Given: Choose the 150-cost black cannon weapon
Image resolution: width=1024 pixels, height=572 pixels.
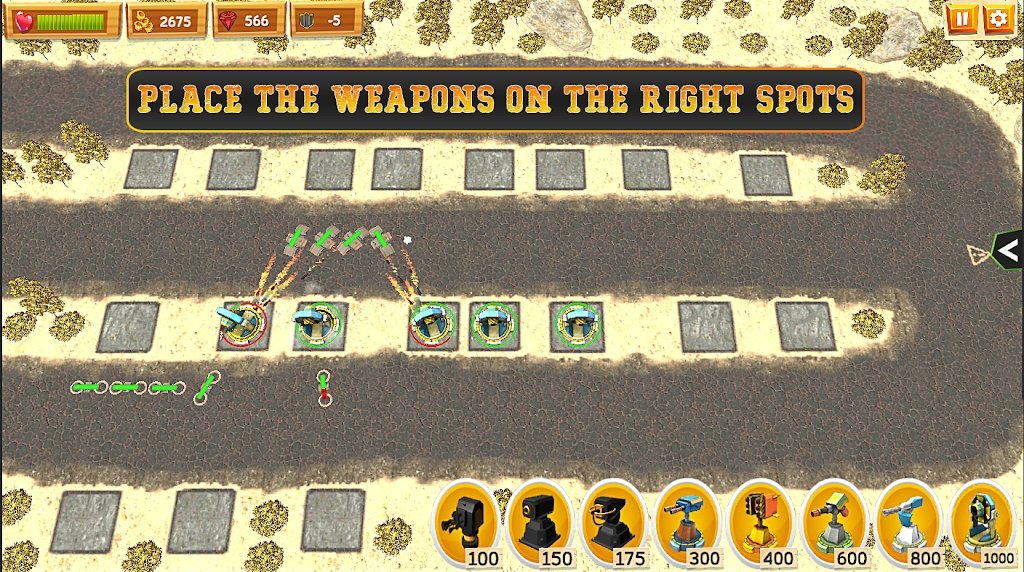Looking at the screenshot, I should 540,522.
